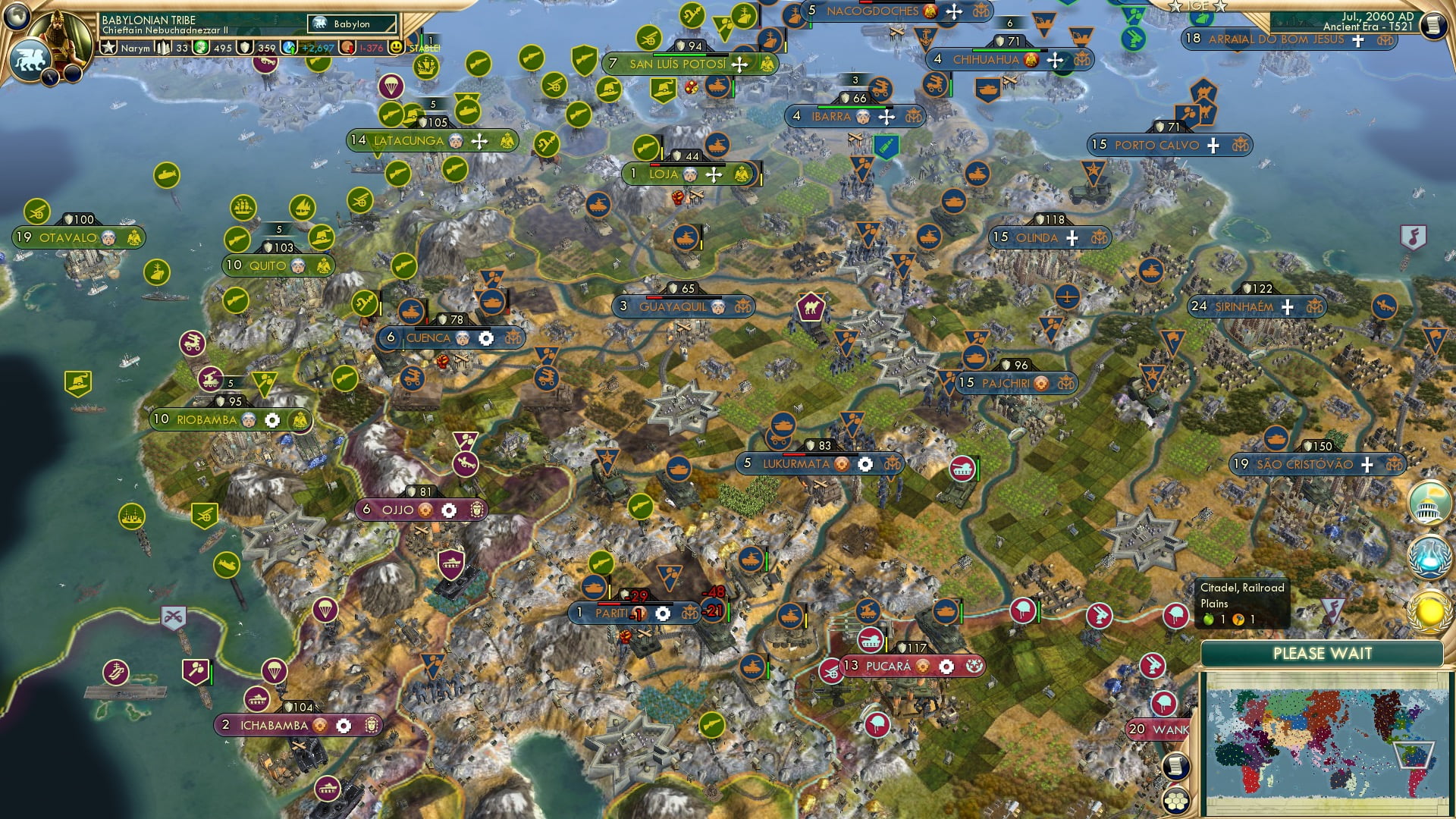Click the production gear on Cuenca's city banner
1456x819 pixels.
486,338
